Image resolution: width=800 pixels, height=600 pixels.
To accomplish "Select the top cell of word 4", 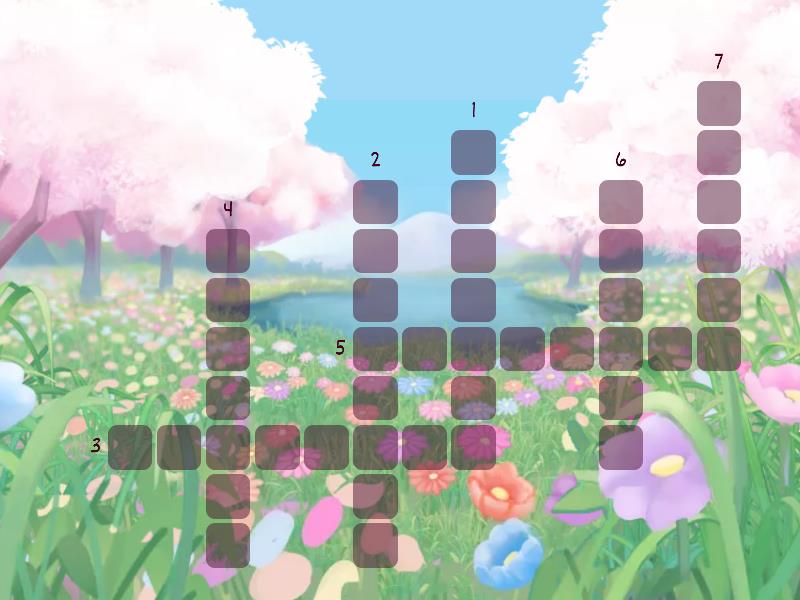I will coord(228,250).
